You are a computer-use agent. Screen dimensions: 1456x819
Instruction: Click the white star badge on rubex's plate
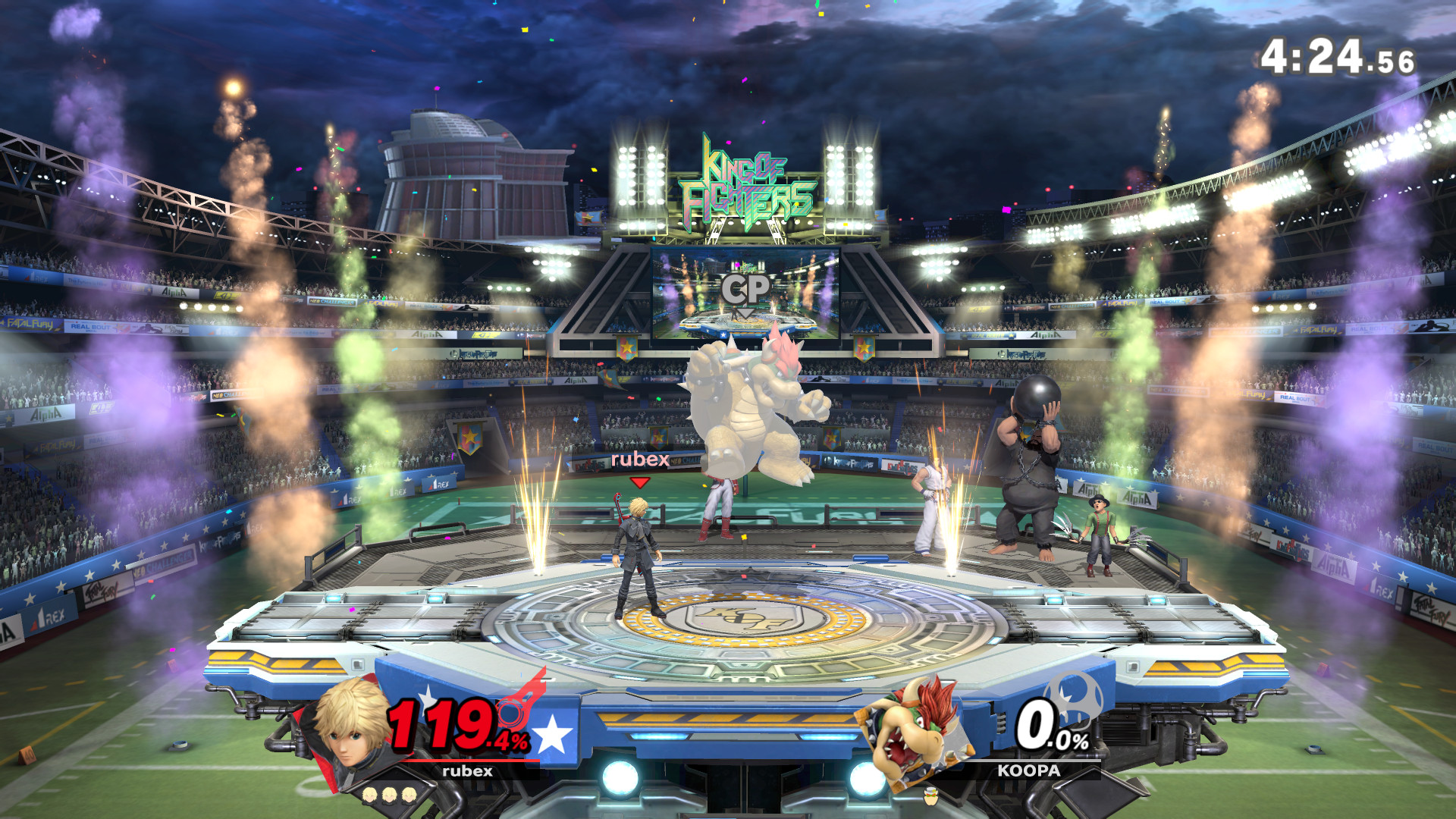click(x=554, y=732)
